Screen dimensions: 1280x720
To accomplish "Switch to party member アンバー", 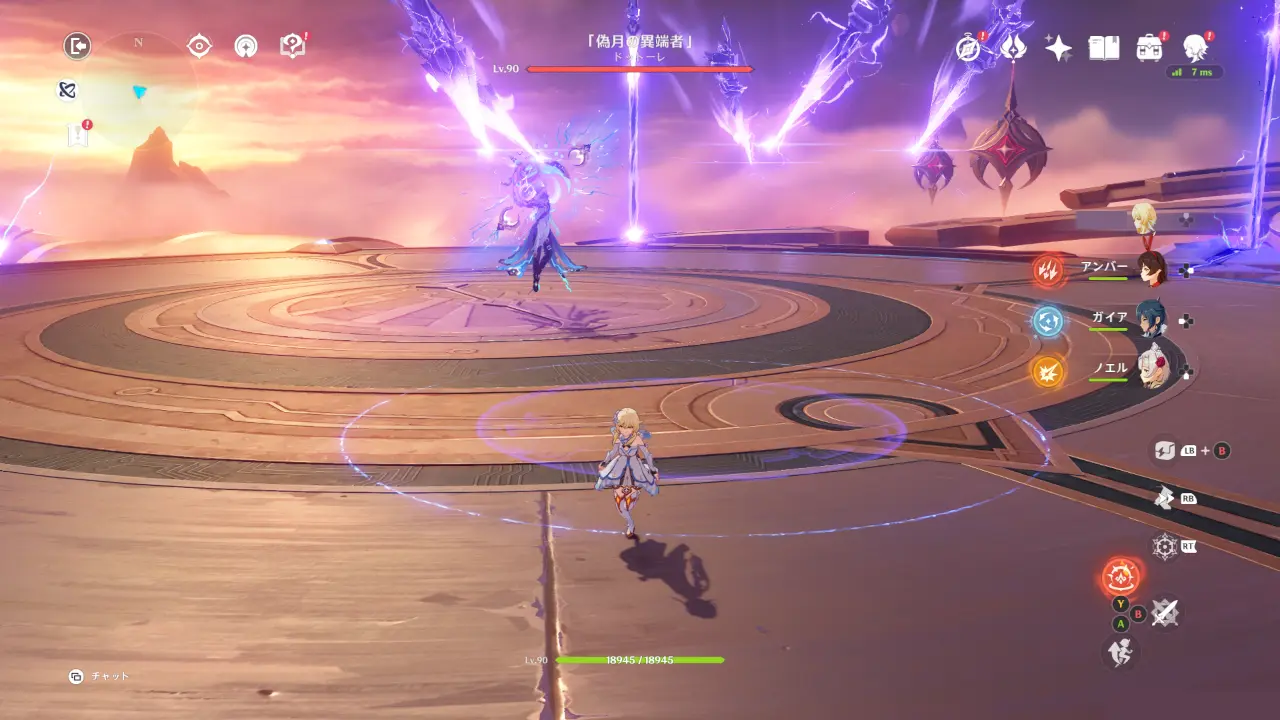I will click(x=1151, y=268).
